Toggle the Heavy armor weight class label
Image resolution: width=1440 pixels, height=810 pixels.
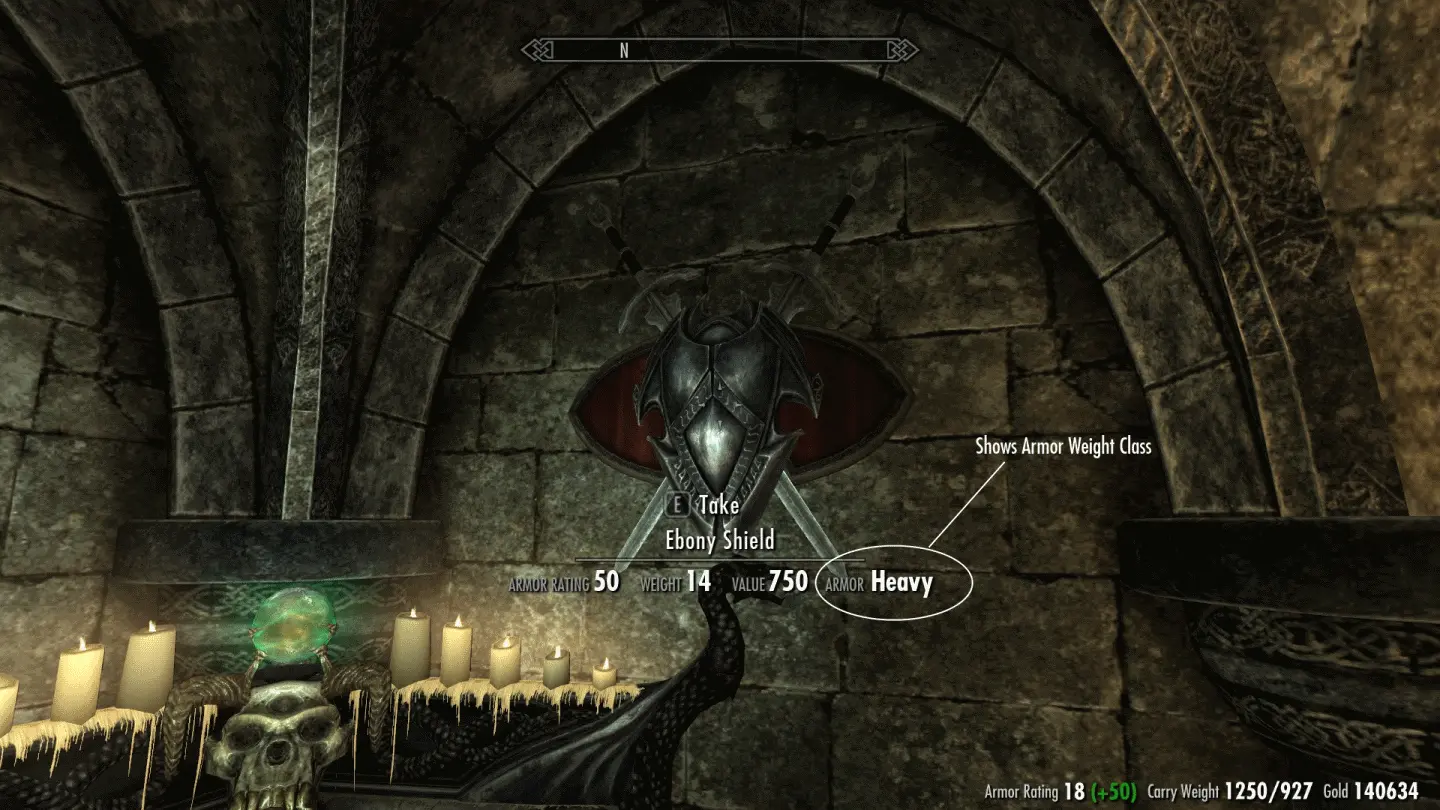[x=903, y=582]
